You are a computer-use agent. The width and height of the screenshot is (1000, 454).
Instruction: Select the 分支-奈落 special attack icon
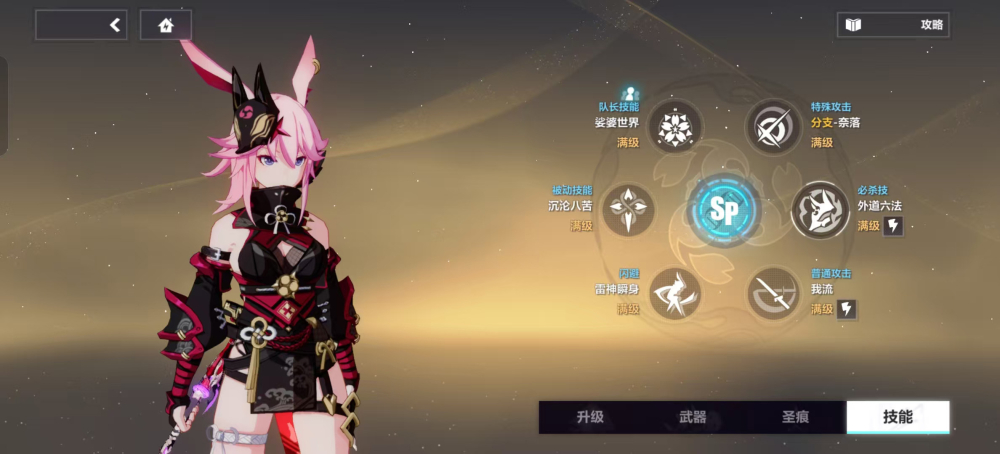pyautogui.click(x=772, y=127)
